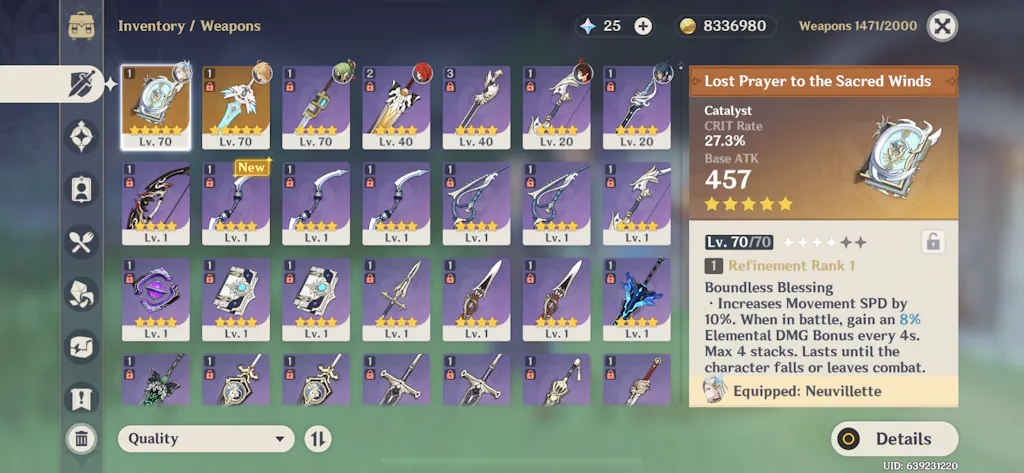Choose the four-star weapon at Lv. 70

[316, 107]
